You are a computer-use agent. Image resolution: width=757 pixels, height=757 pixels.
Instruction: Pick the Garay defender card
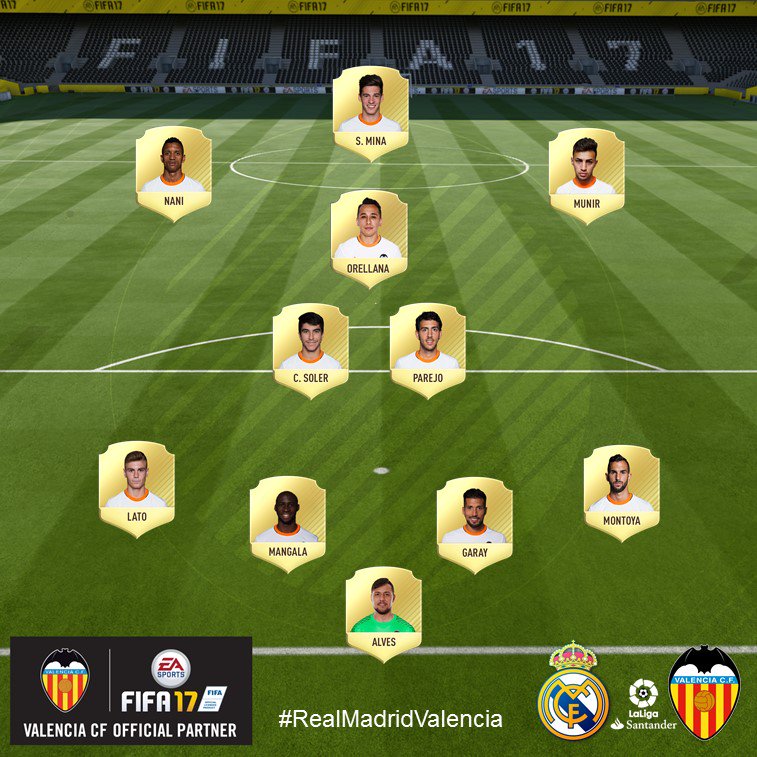pyautogui.click(x=475, y=523)
